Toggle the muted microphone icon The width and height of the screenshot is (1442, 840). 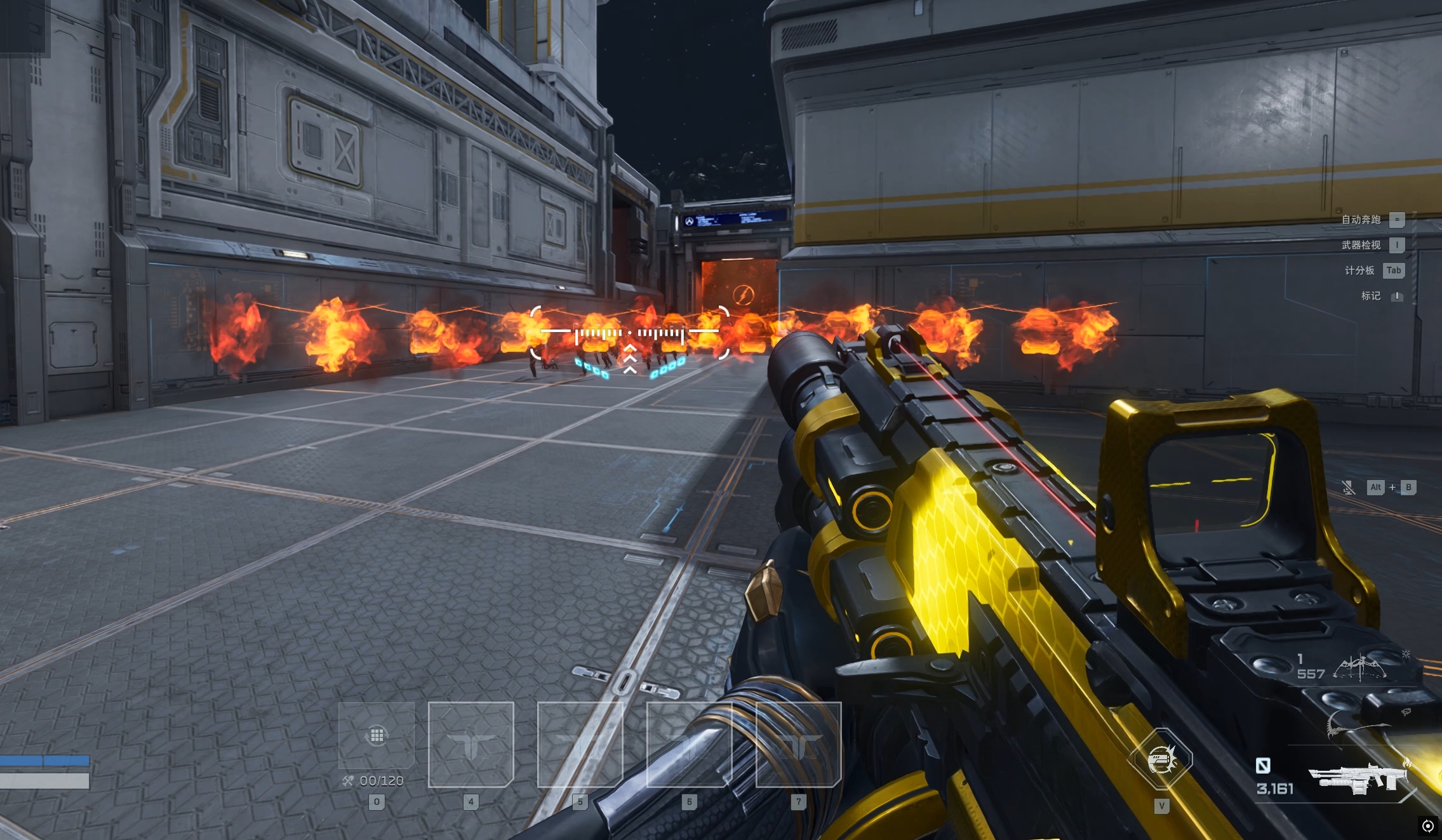(1348, 488)
